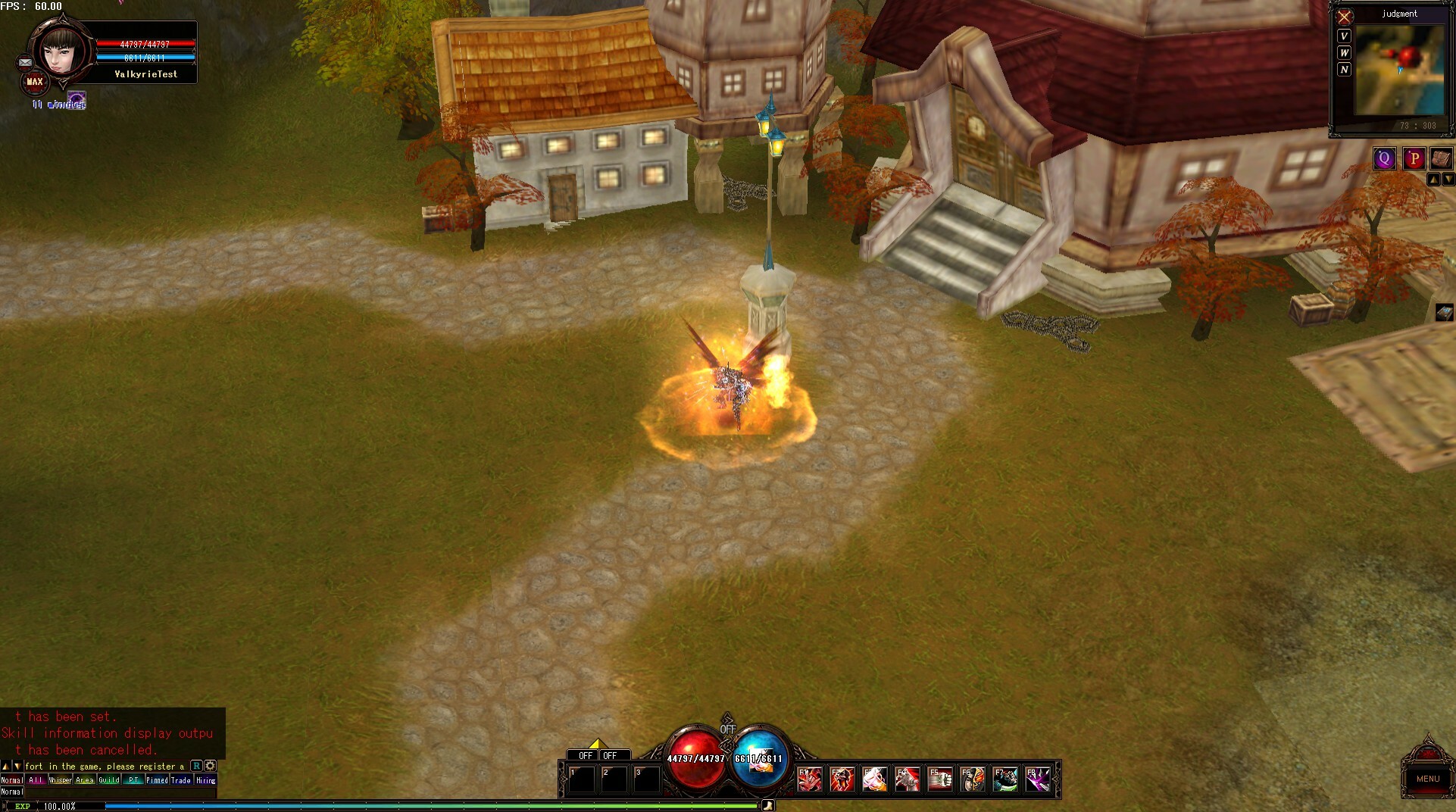Select the Whisper chat tab
The height and width of the screenshot is (812, 1456).
pyautogui.click(x=61, y=779)
